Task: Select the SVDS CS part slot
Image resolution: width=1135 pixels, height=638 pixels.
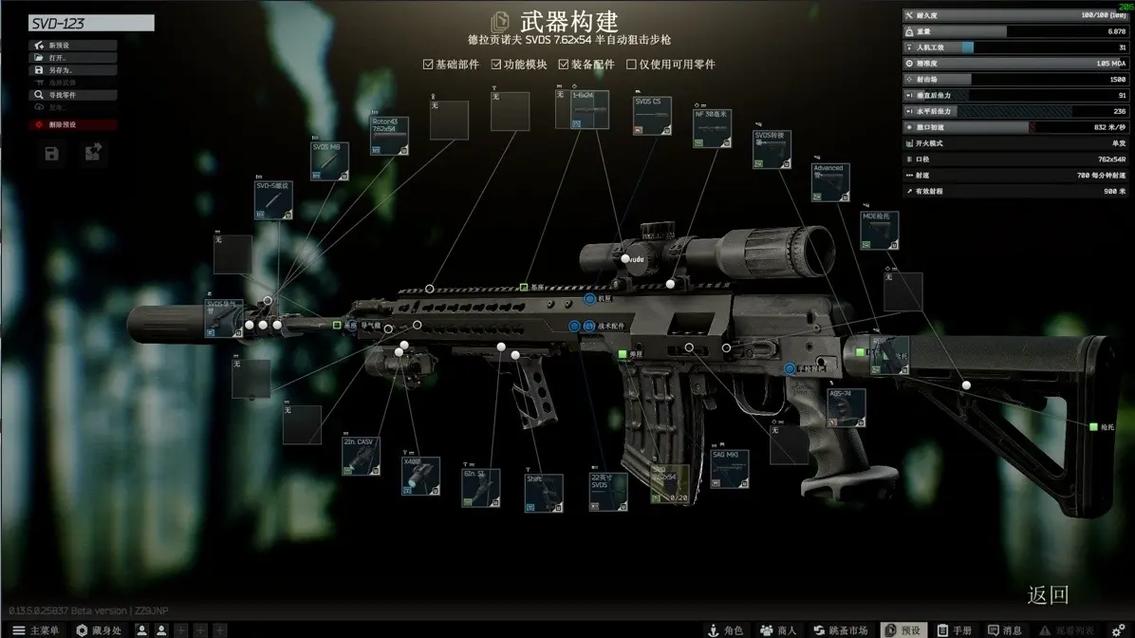Action: point(653,115)
